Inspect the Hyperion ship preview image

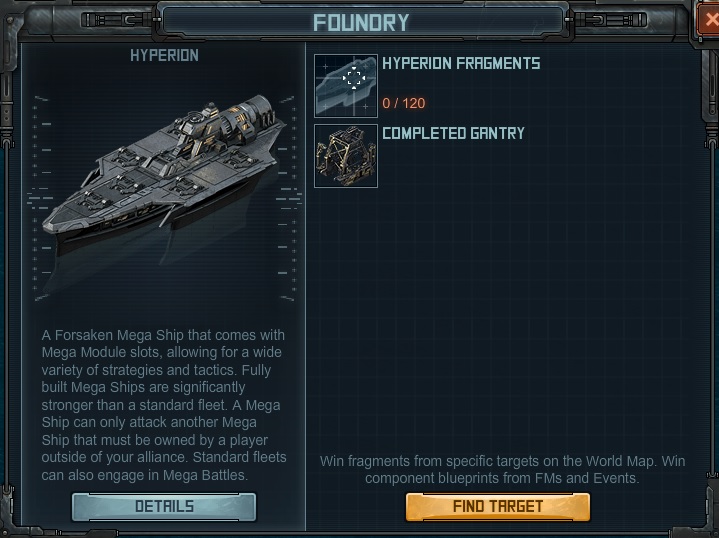pyautogui.click(x=164, y=180)
